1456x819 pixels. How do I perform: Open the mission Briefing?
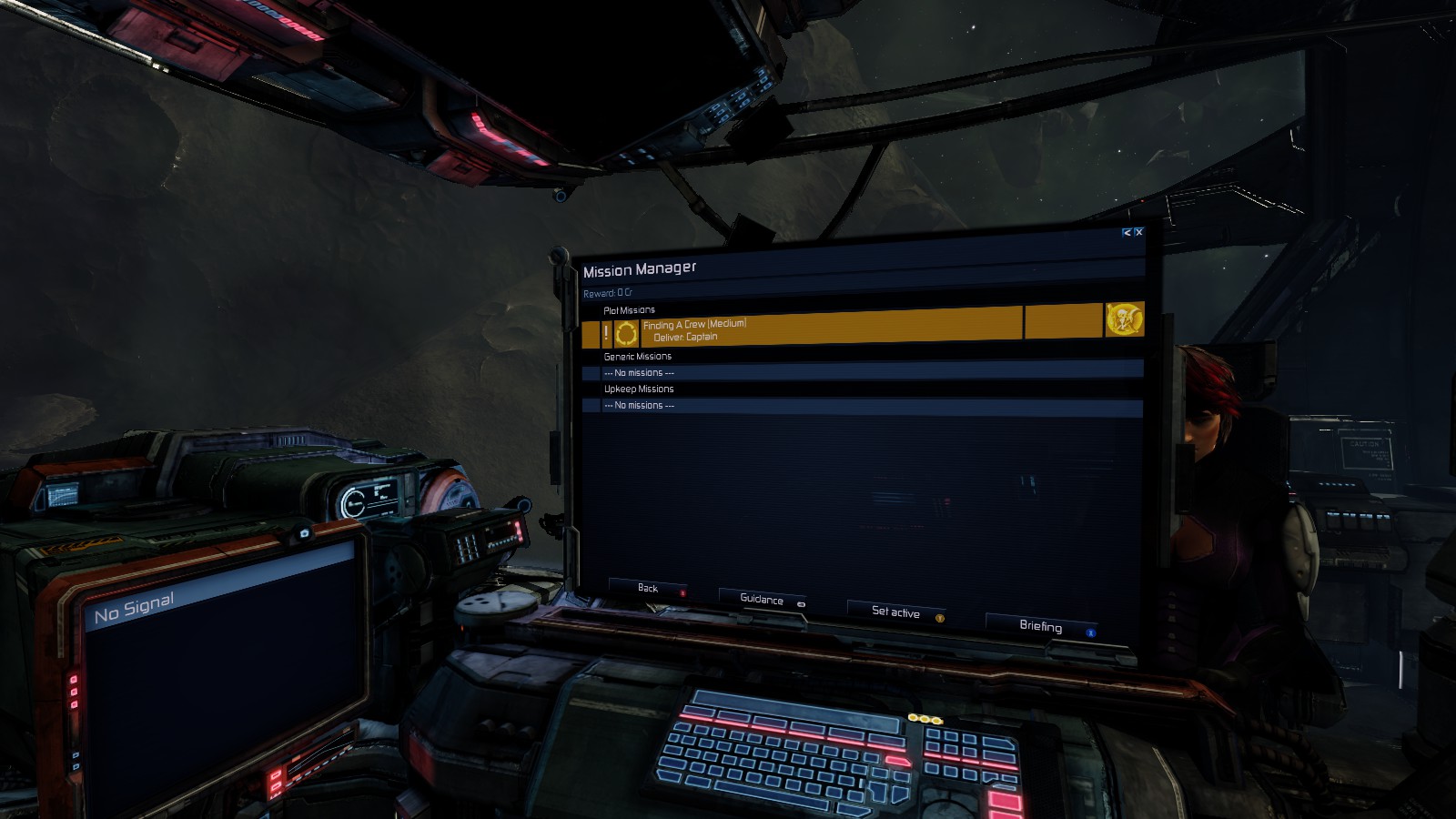click(1040, 626)
